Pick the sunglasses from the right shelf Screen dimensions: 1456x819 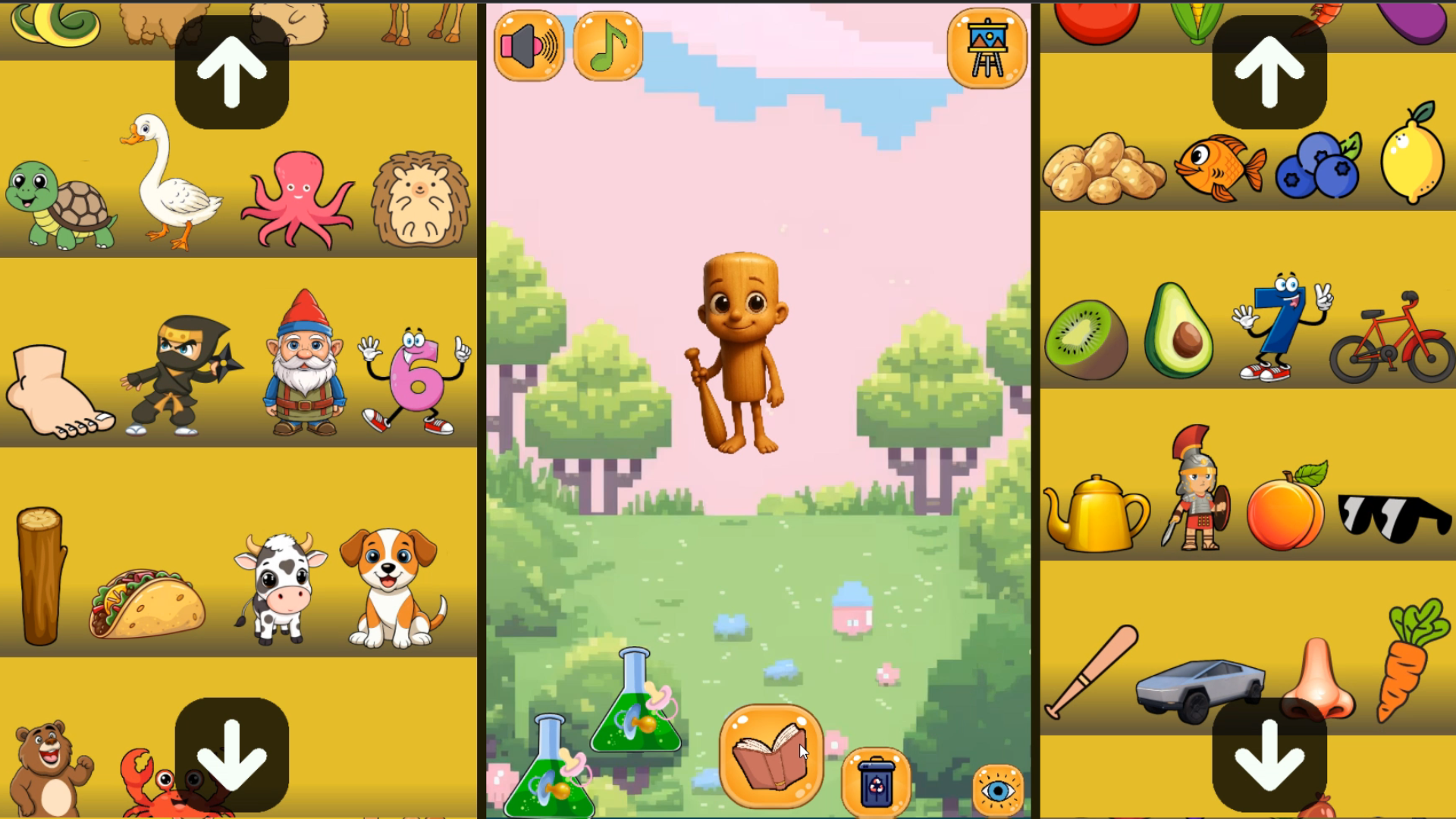[1392, 516]
